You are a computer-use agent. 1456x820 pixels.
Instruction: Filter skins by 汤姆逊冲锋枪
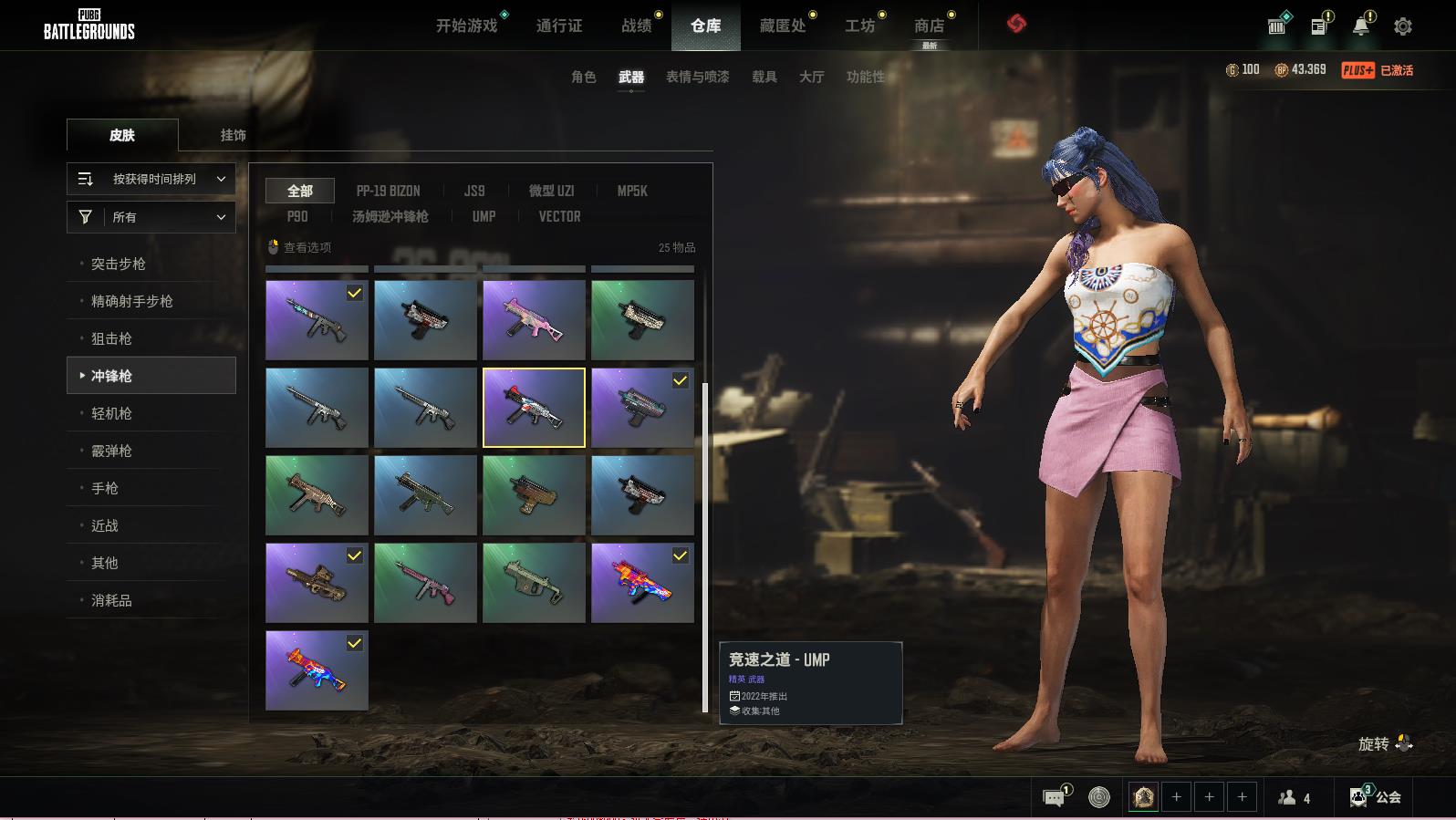coord(390,216)
